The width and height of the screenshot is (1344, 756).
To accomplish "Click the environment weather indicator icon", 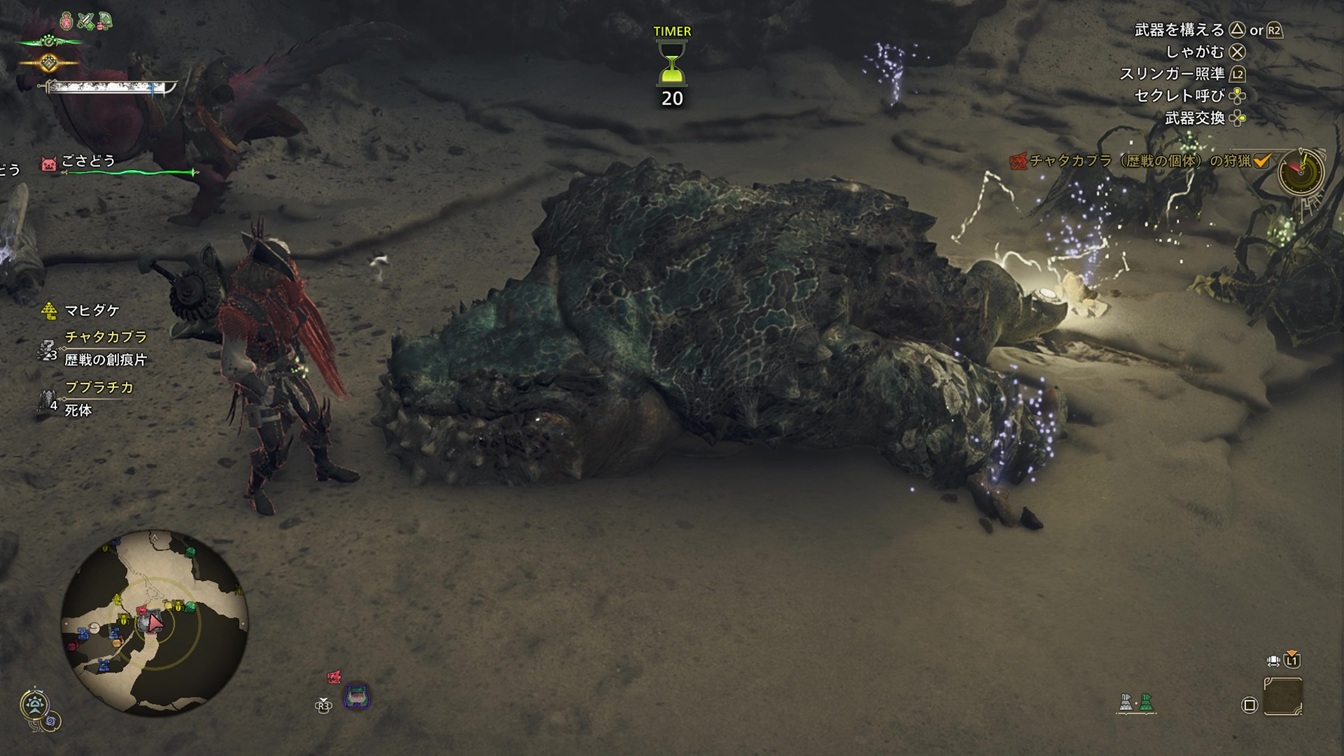I will 36,705.
